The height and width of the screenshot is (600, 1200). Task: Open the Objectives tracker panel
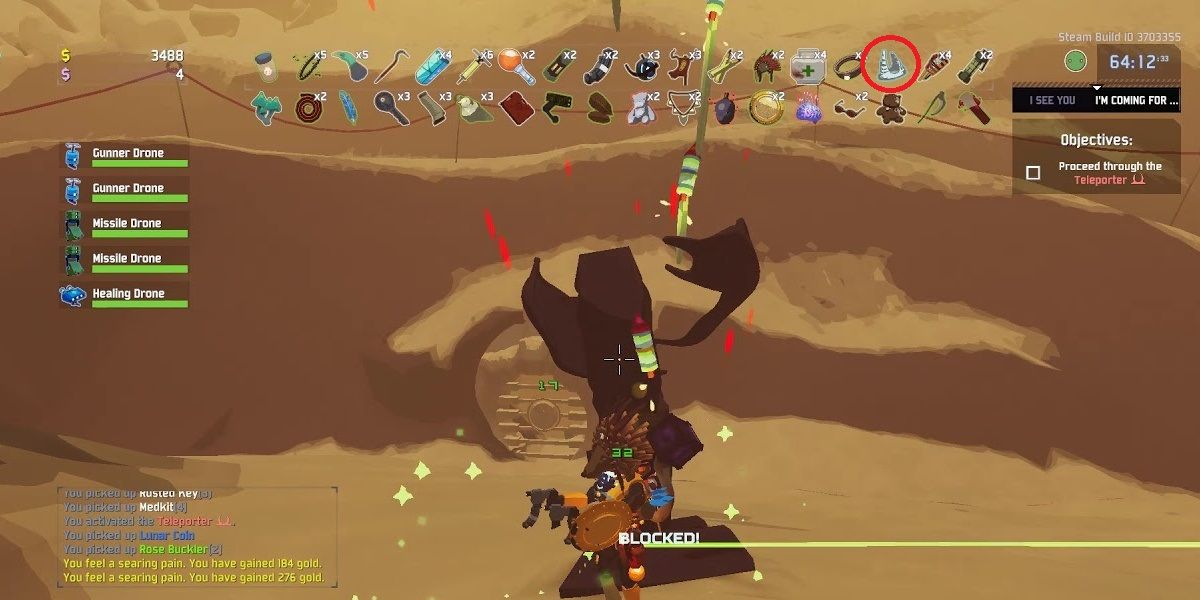click(x=1096, y=158)
